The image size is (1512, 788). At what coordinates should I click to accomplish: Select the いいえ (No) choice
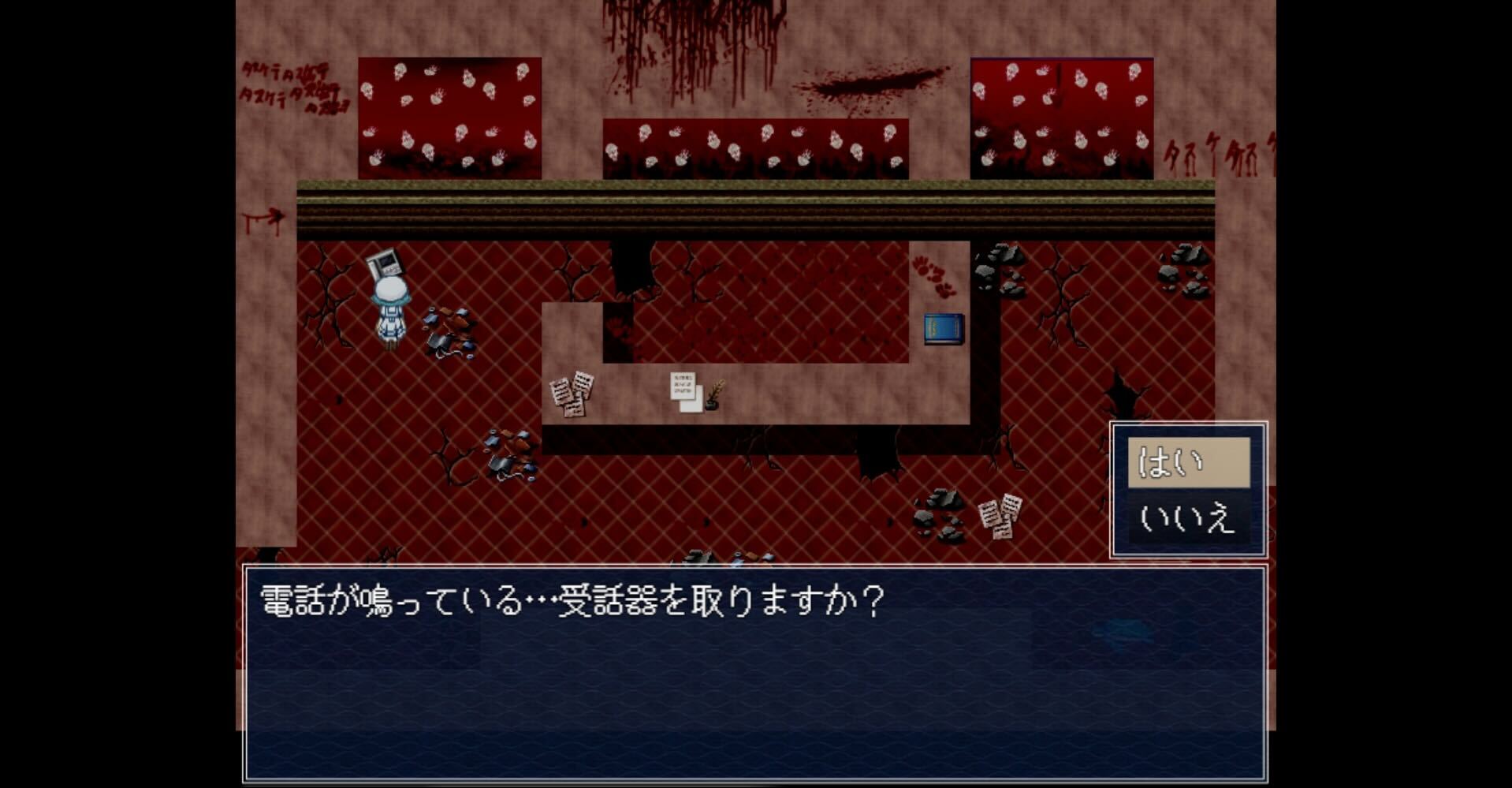tap(1190, 517)
